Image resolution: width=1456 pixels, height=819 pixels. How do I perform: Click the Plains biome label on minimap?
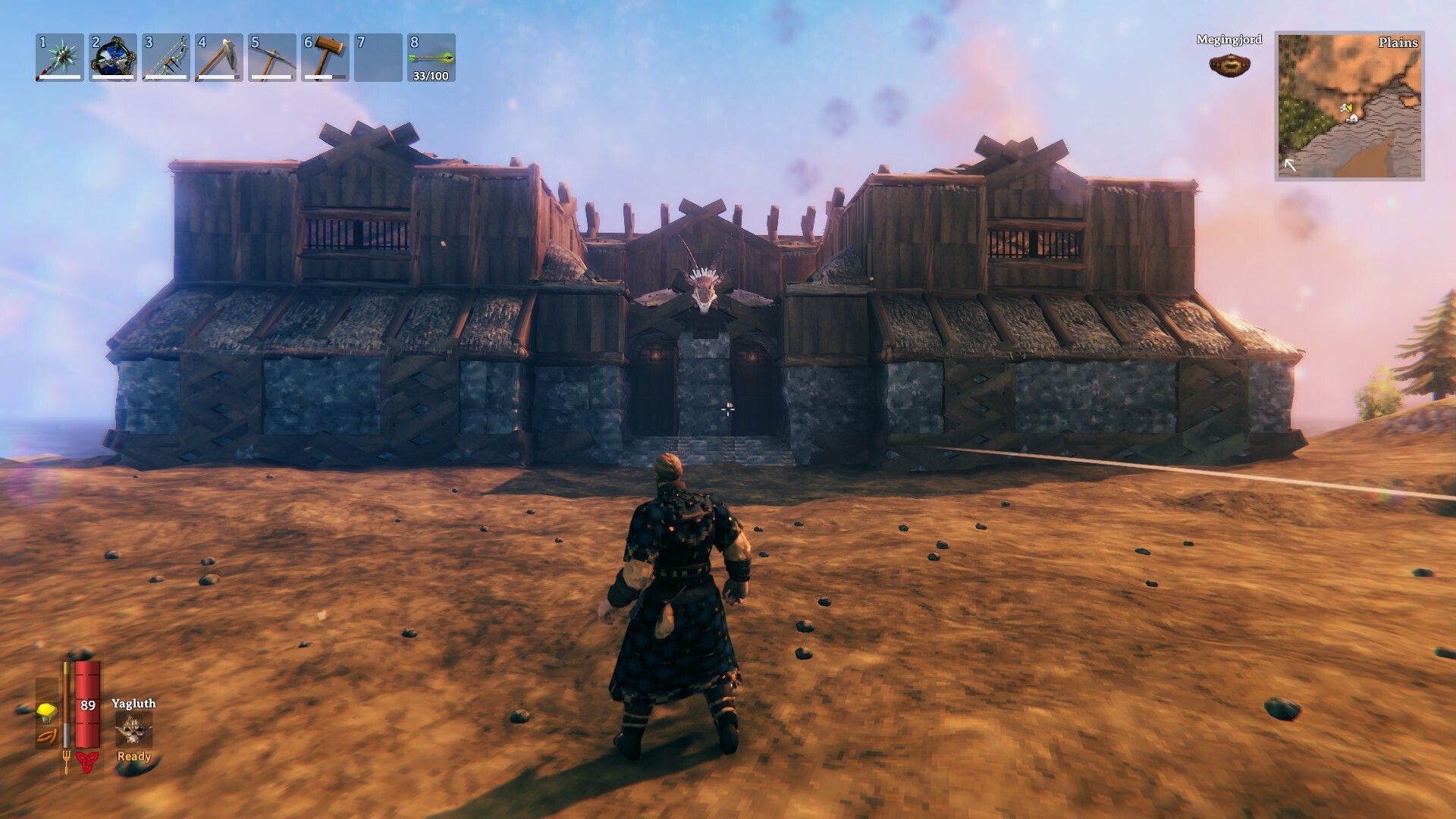[x=1398, y=43]
